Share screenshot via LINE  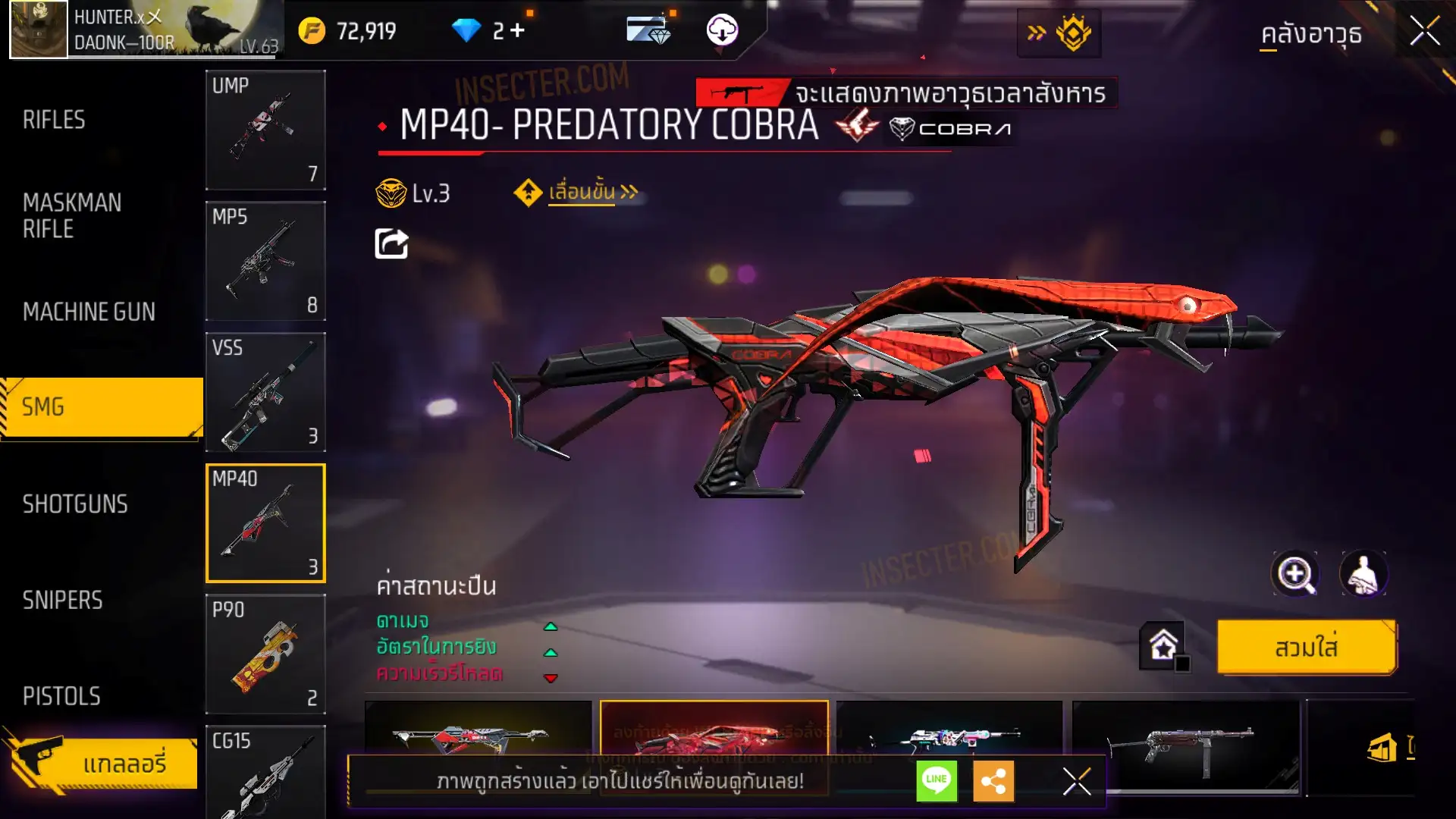(x=937, y=780)
